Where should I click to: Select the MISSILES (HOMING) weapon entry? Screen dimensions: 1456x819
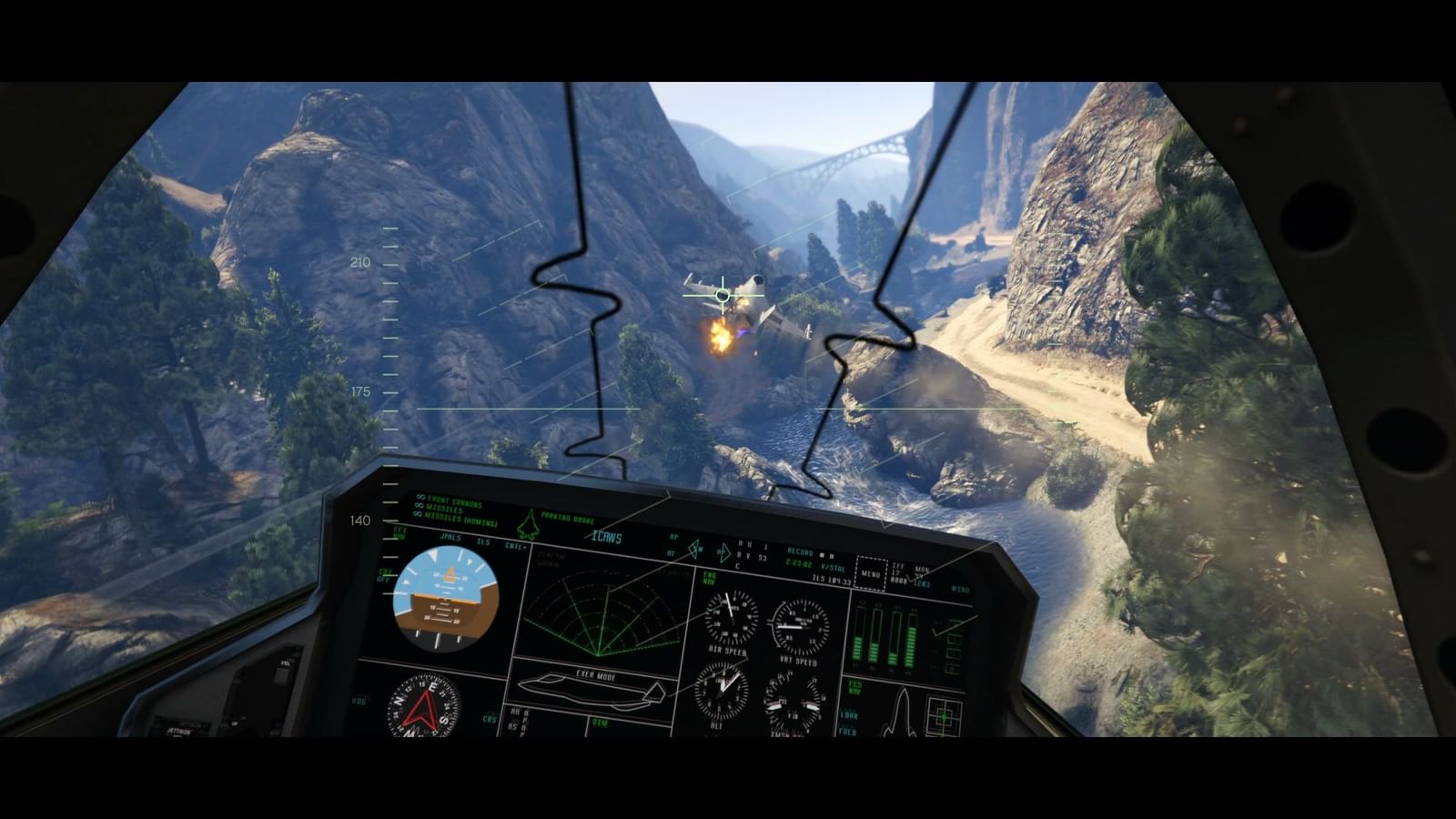coord(461,520)
